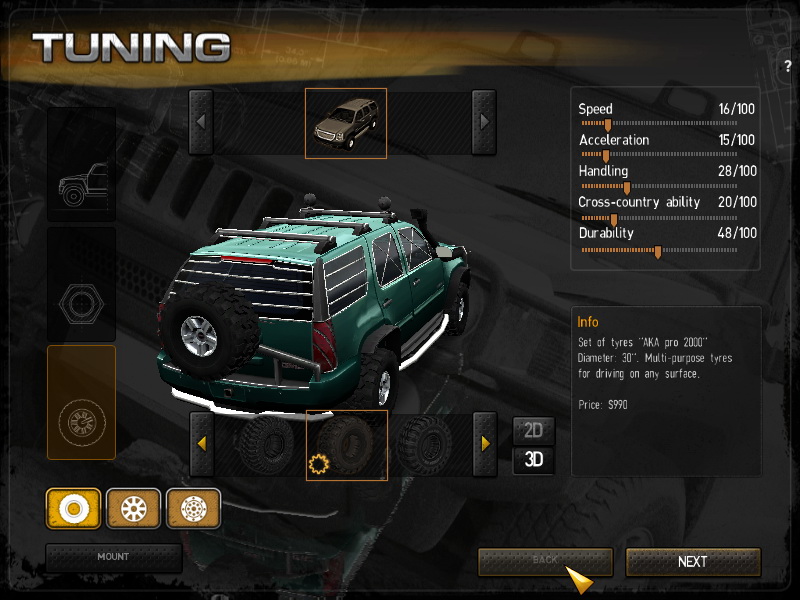
Task: Pick the tyre thumbnail right of the highlighted one
Action: (426, 444)
